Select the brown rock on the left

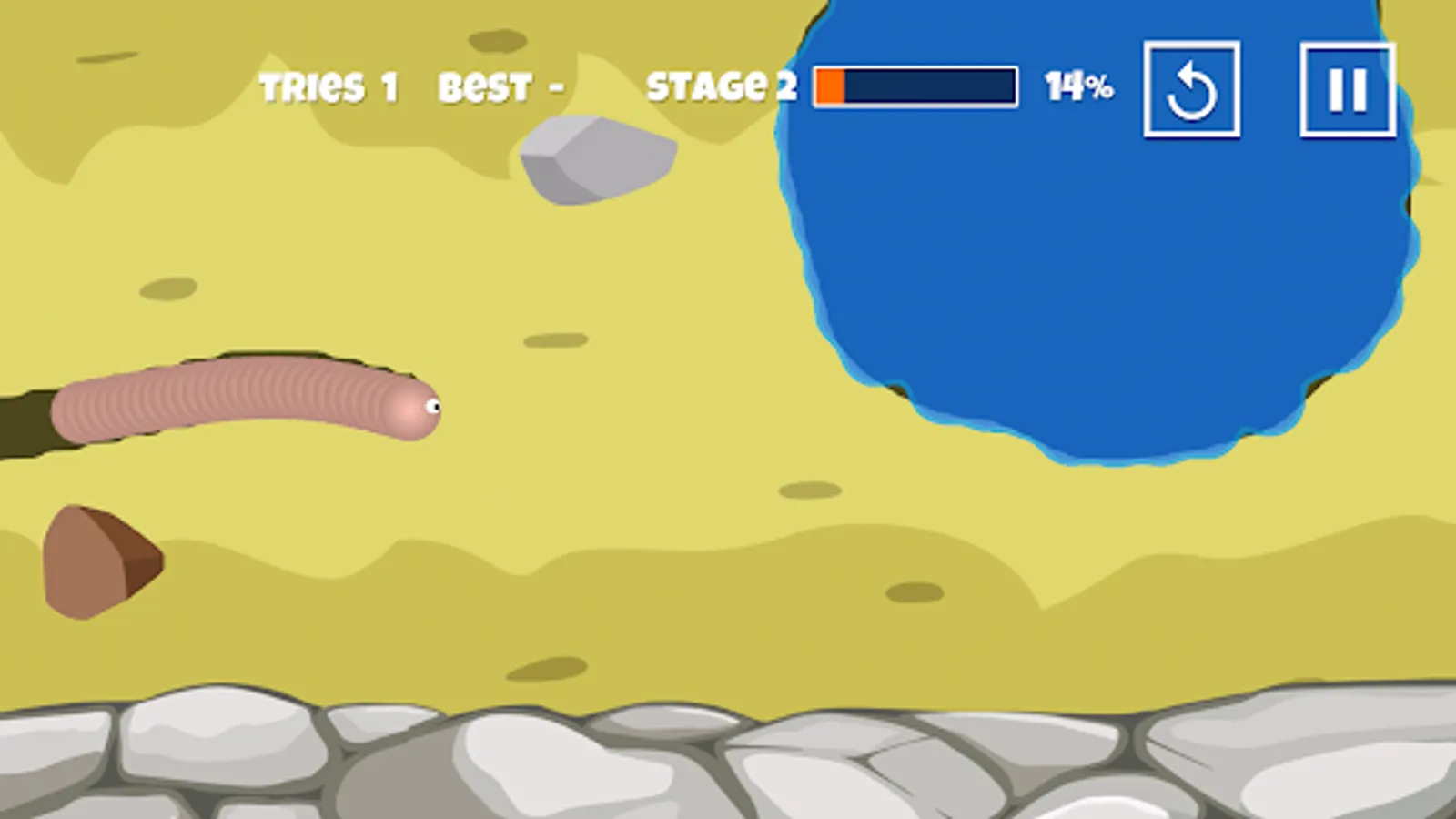100,560
